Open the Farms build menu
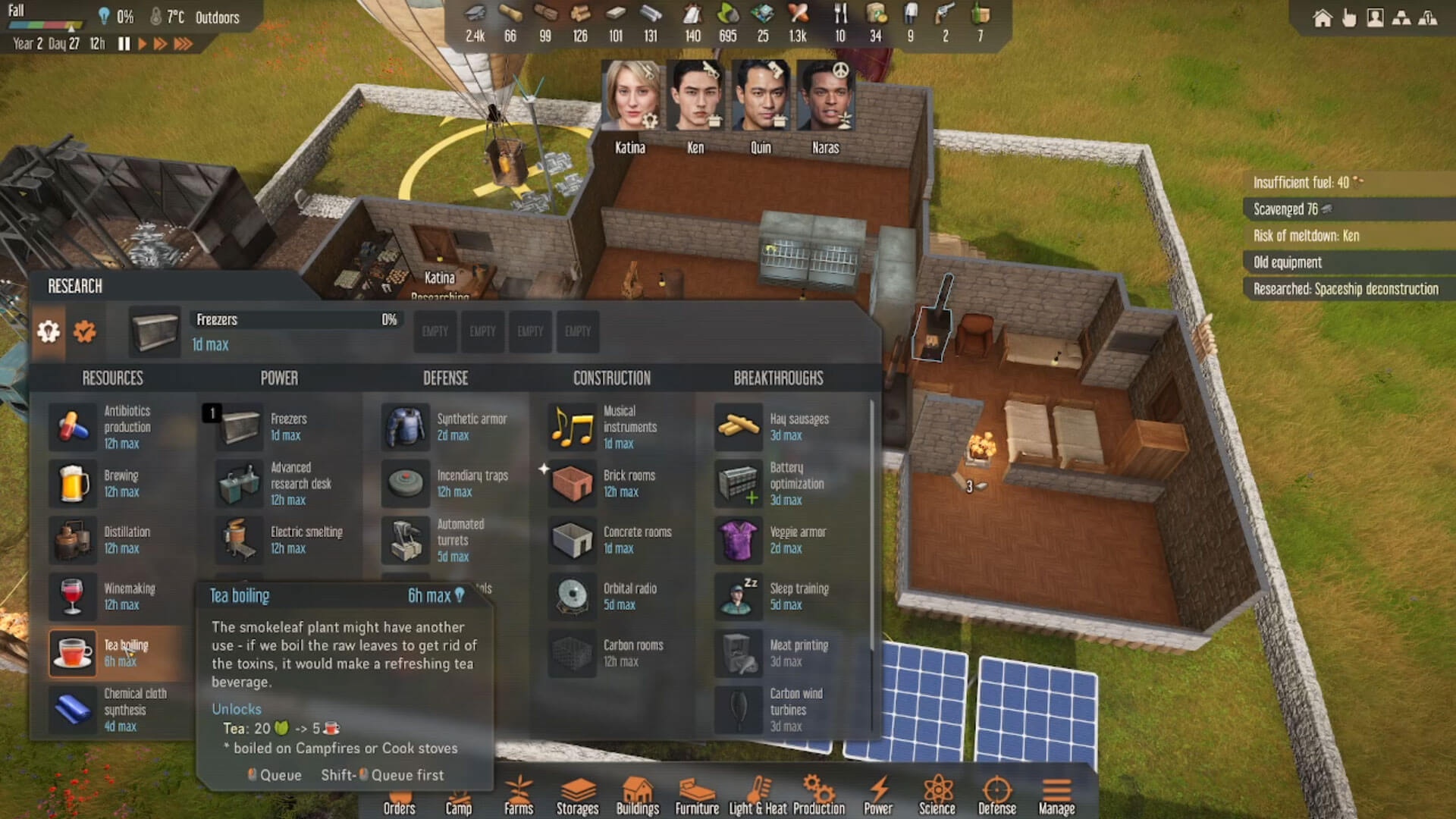The height and width of the screenshot is (819, 1456). [x=519, y=796]
